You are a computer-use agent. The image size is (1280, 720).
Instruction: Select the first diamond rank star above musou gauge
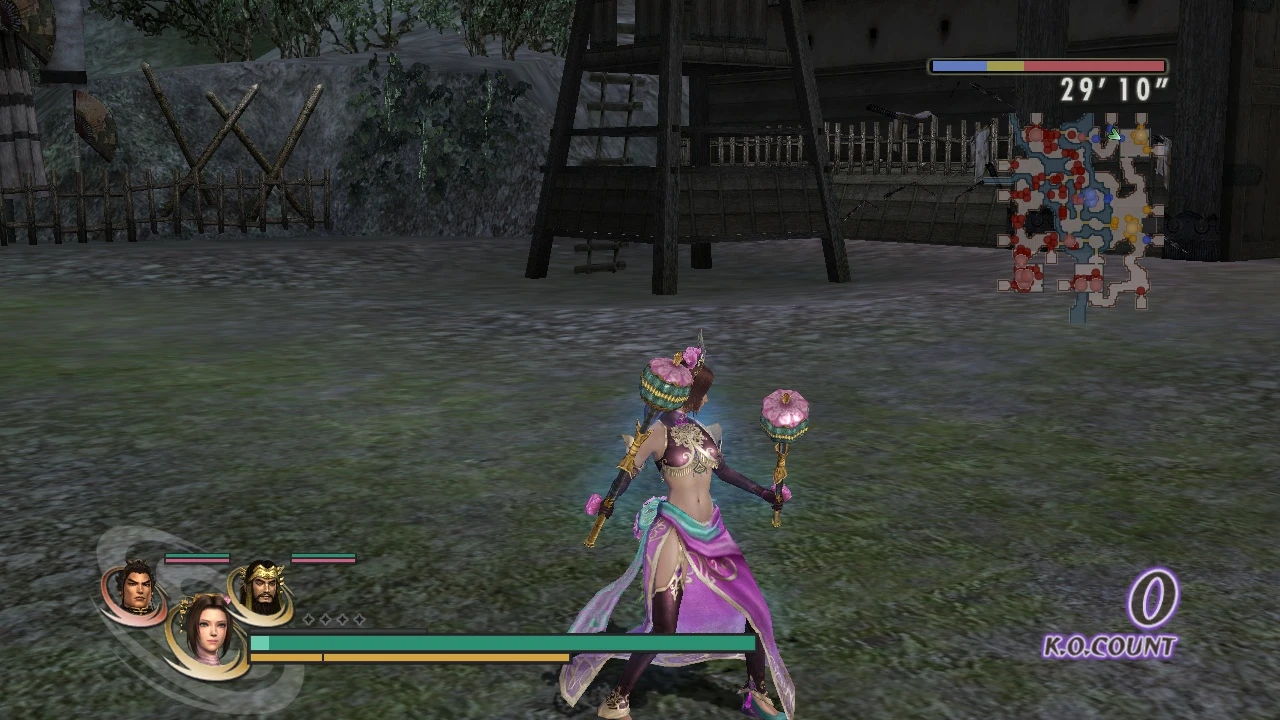pyautogui.click(x=308, y=620)
